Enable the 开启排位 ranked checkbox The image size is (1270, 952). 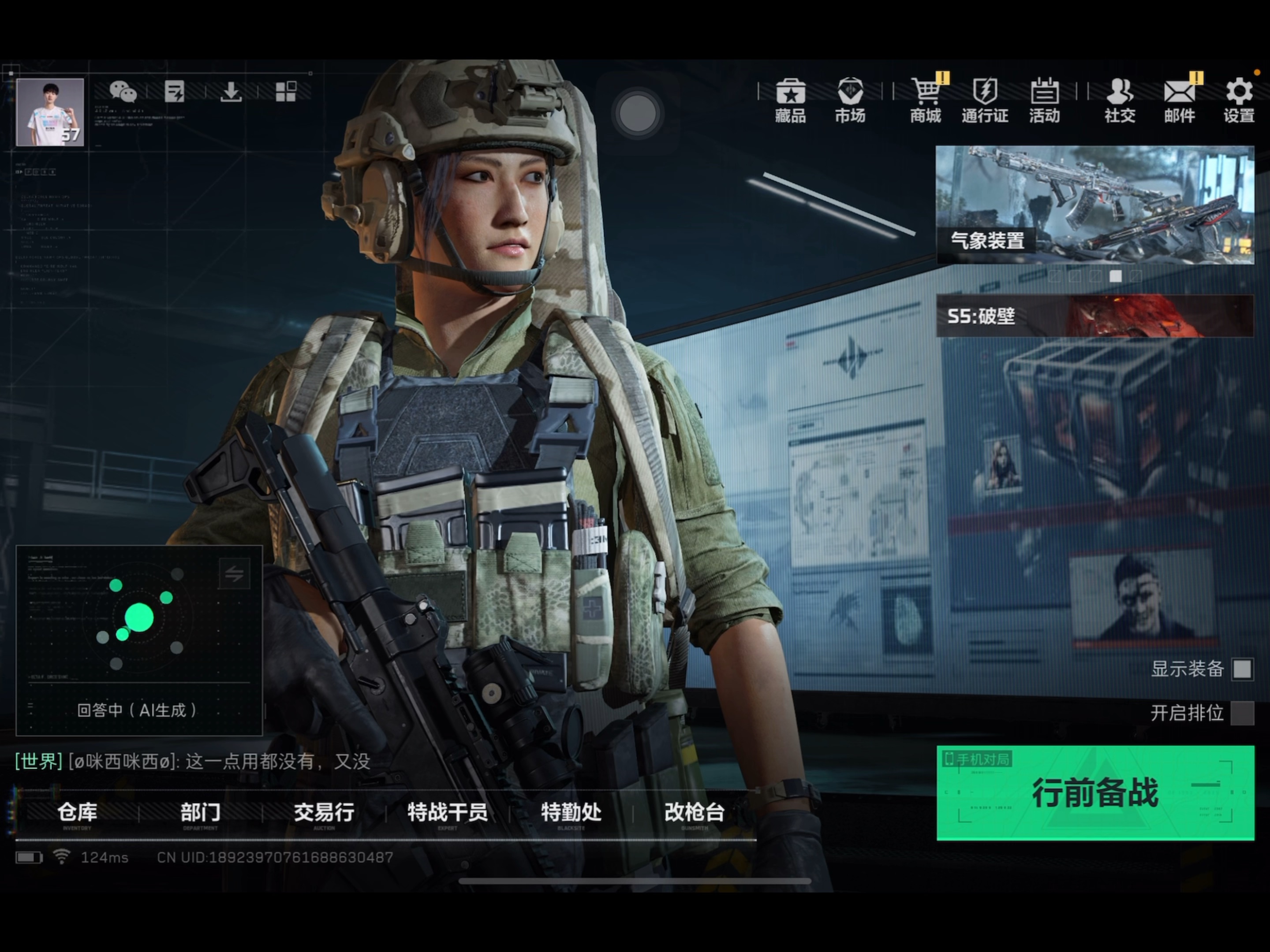pyautogui.click(x=1242, y=713)
